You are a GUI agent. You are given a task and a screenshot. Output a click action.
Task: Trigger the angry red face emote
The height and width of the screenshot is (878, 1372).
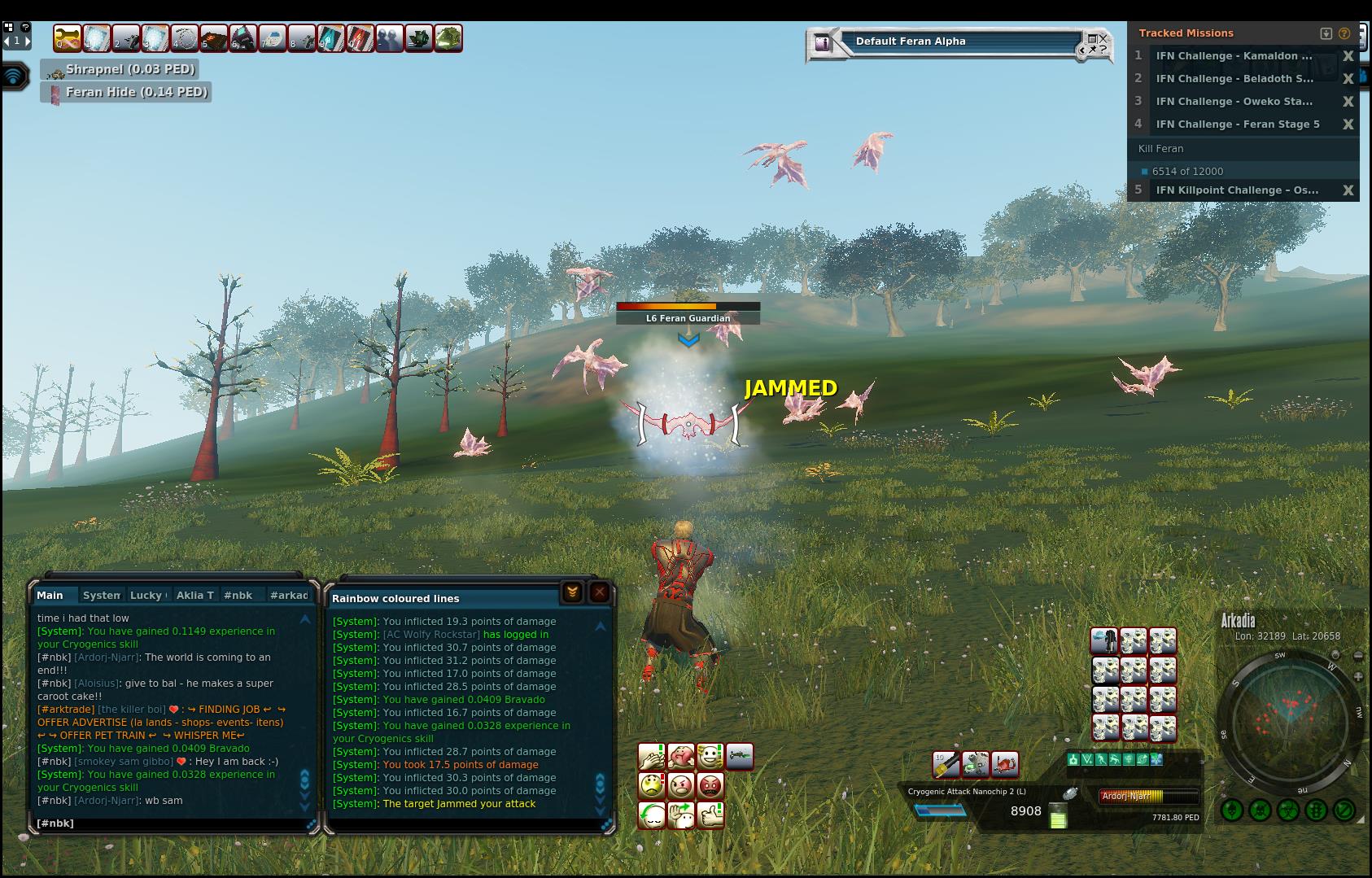(x=710, y=785)
